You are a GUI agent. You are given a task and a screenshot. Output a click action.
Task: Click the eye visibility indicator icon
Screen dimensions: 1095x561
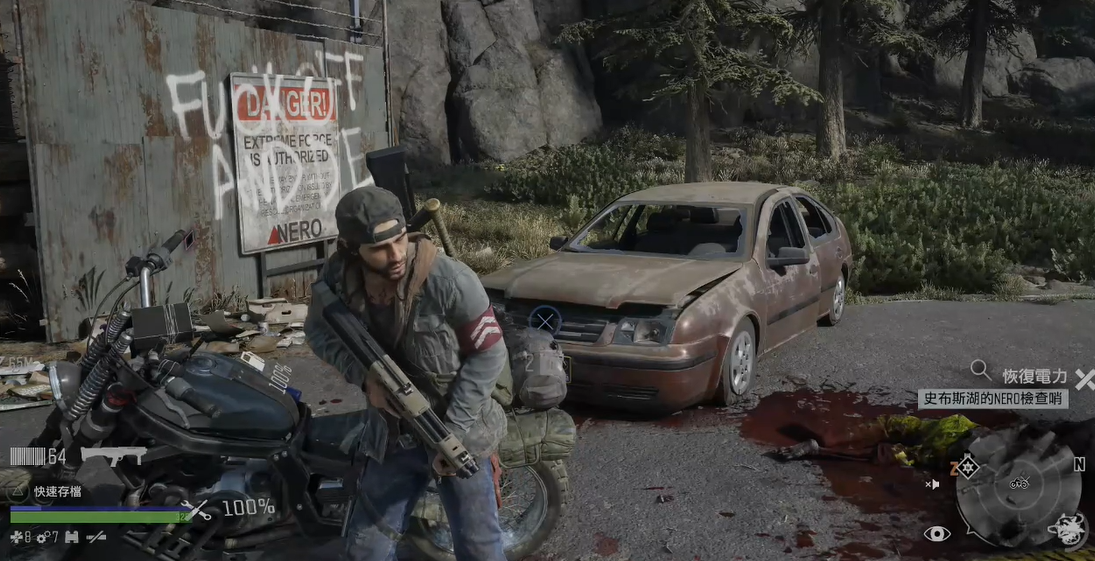tap(937, 534)
